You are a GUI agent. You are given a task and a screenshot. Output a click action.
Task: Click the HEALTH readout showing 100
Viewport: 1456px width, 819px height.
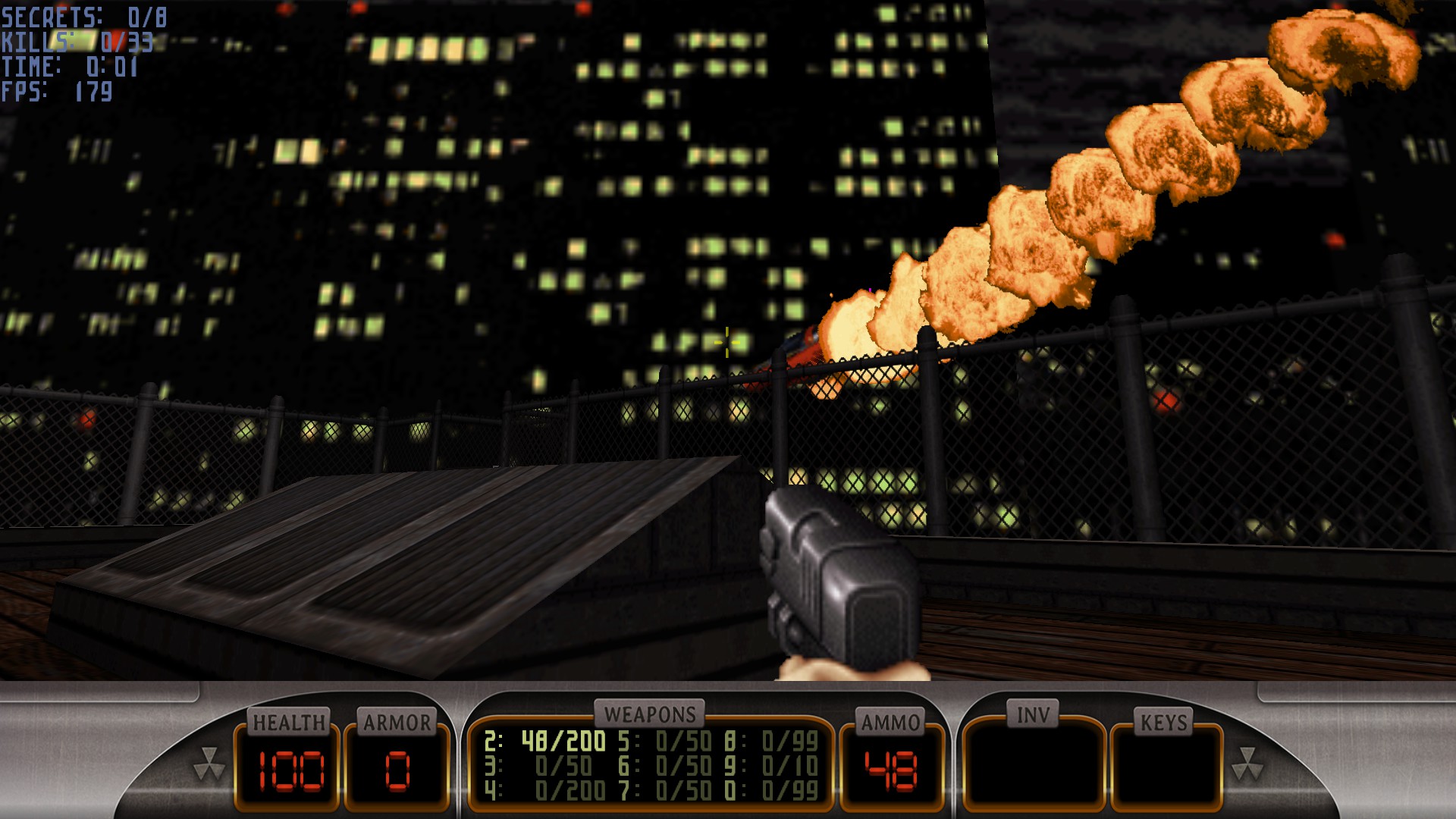click(293, 771)
